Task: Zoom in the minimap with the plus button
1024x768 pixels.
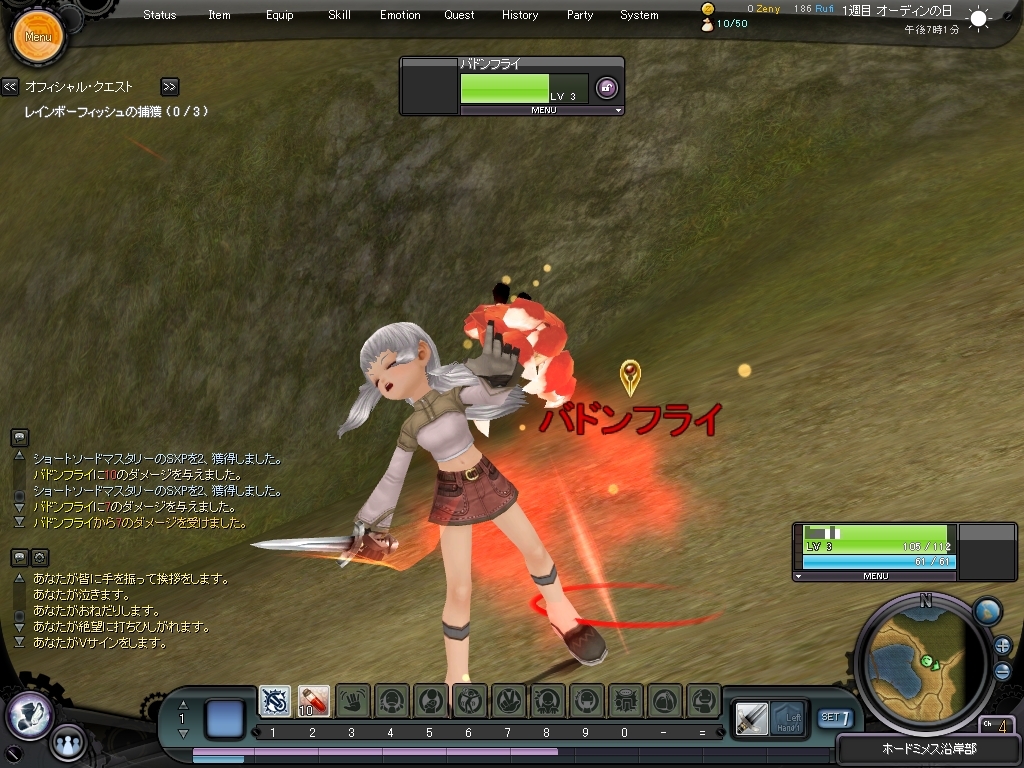Action: [x=1002, y=645]
